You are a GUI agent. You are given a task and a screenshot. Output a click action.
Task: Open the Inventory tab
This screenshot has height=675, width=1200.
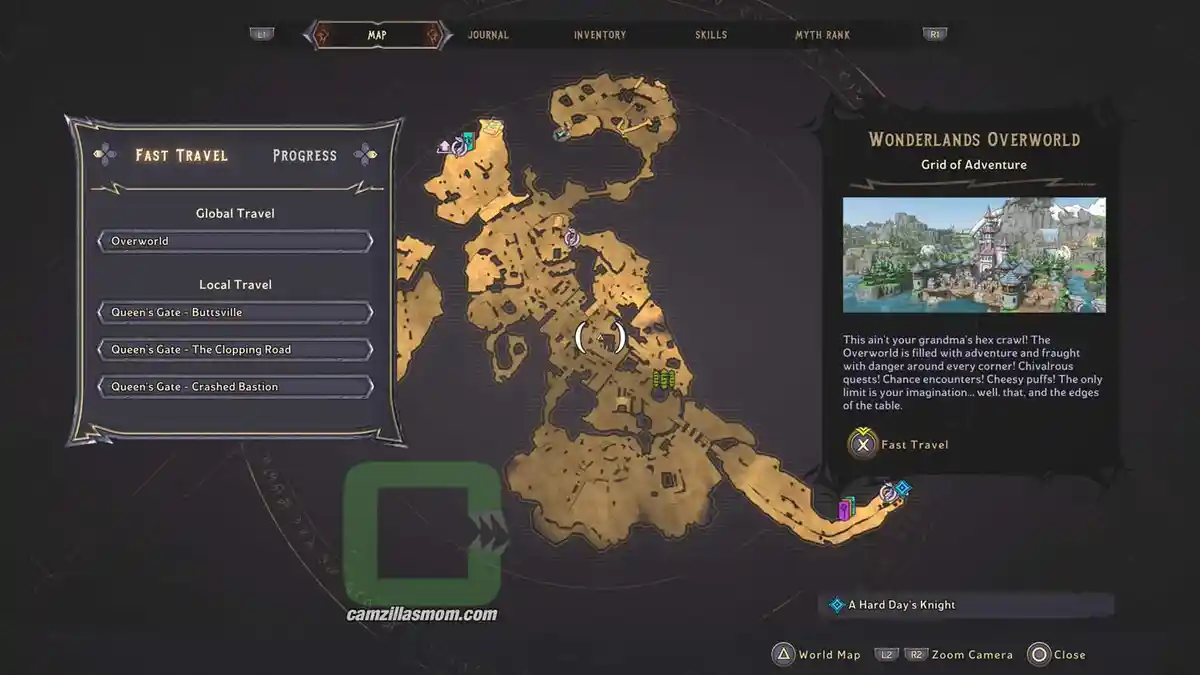coord(600,35)
